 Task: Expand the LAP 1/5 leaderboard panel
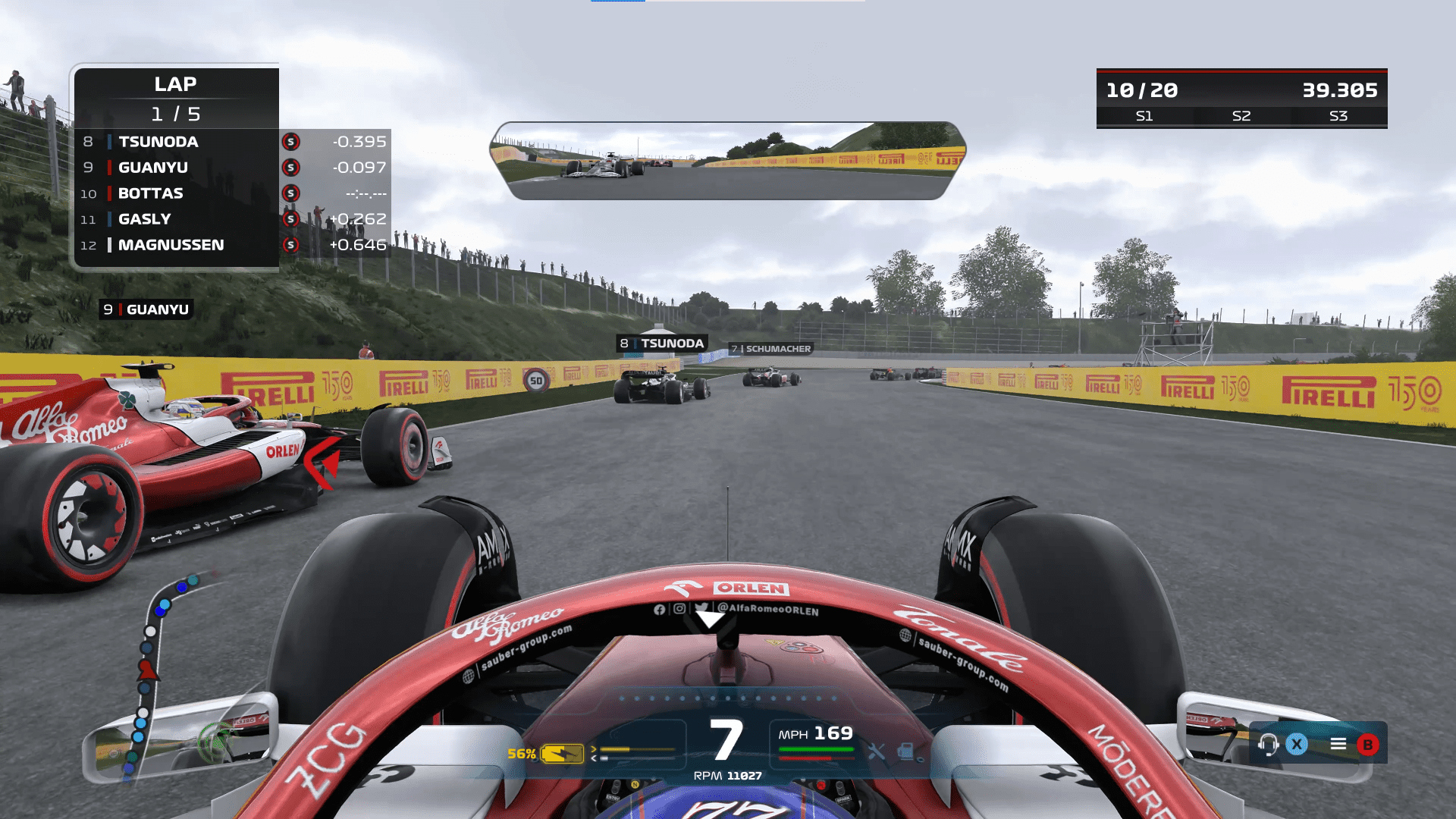coord(176,99)
